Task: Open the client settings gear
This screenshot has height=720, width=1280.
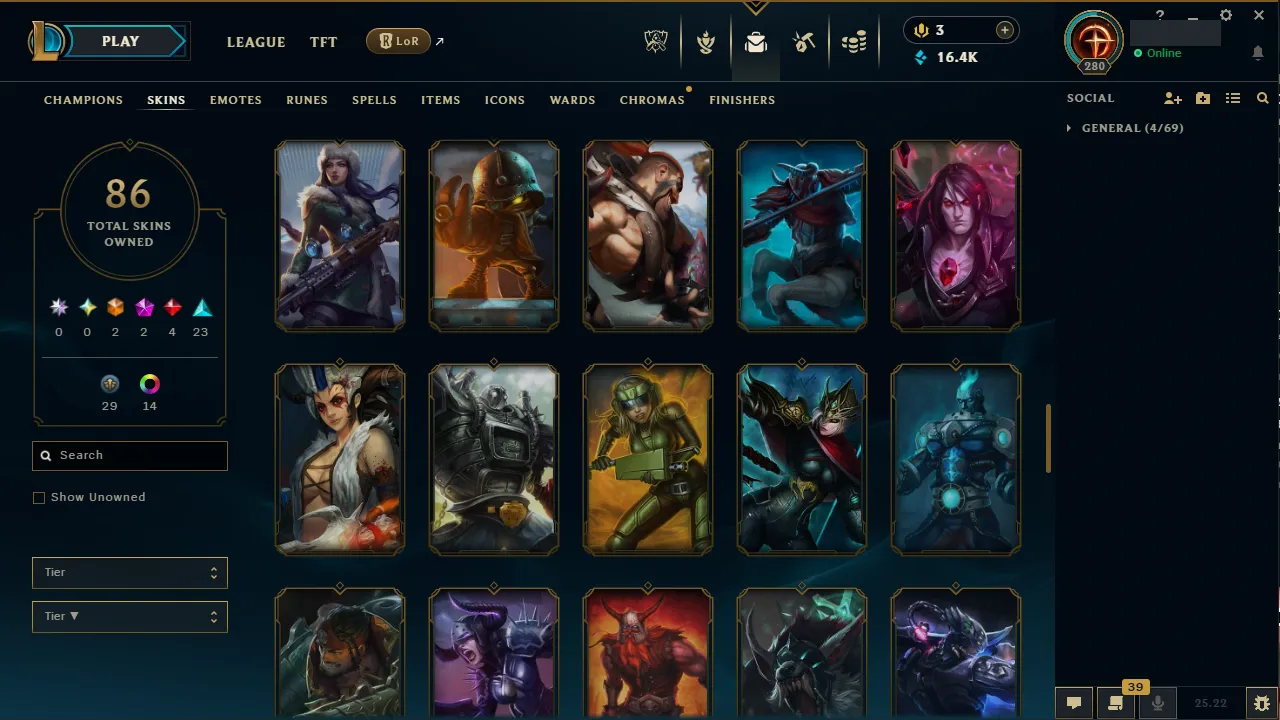Action: (1225, 16)
